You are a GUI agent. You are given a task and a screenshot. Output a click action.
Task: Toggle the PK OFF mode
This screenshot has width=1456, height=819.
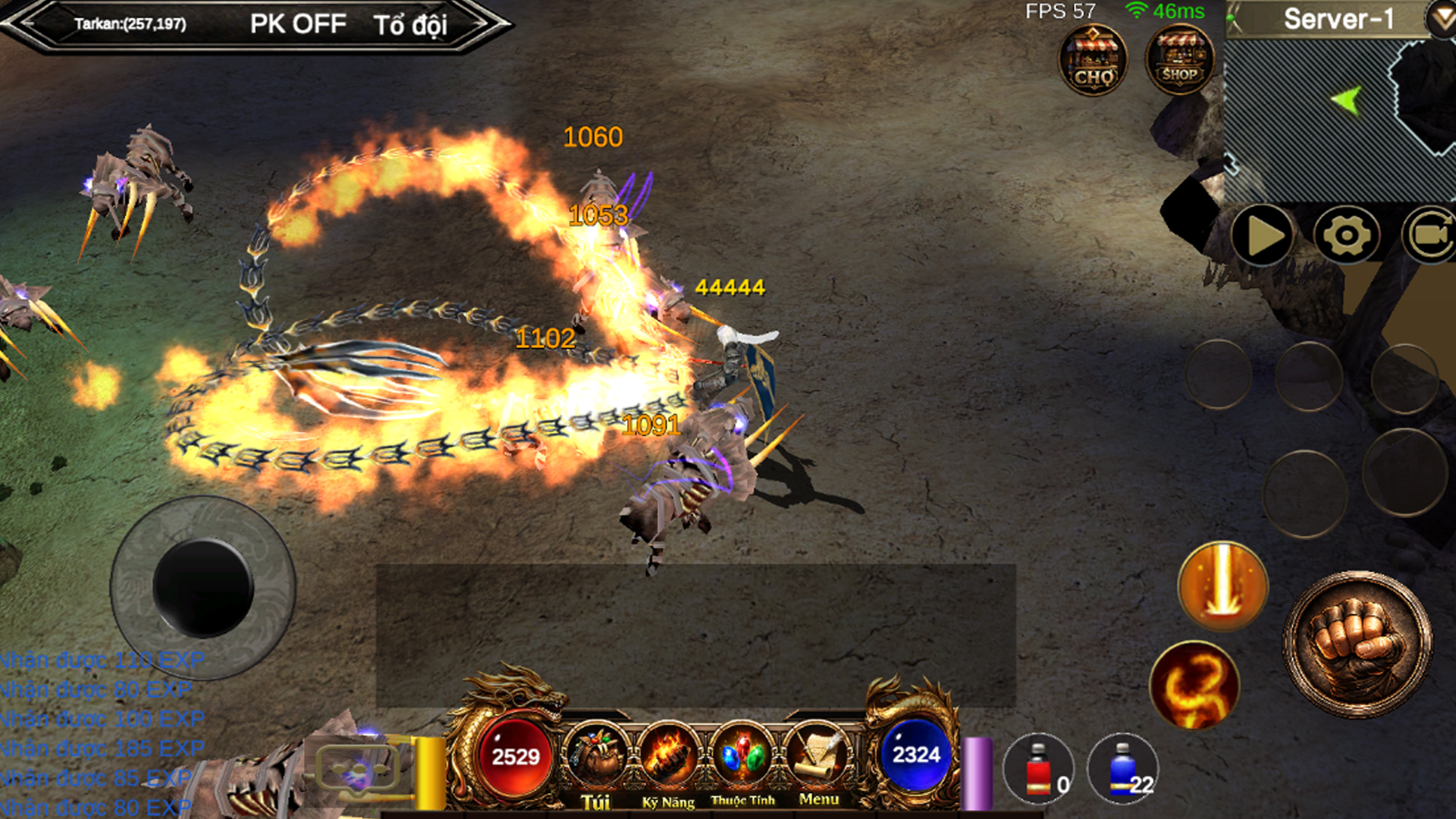click(298, 24)
